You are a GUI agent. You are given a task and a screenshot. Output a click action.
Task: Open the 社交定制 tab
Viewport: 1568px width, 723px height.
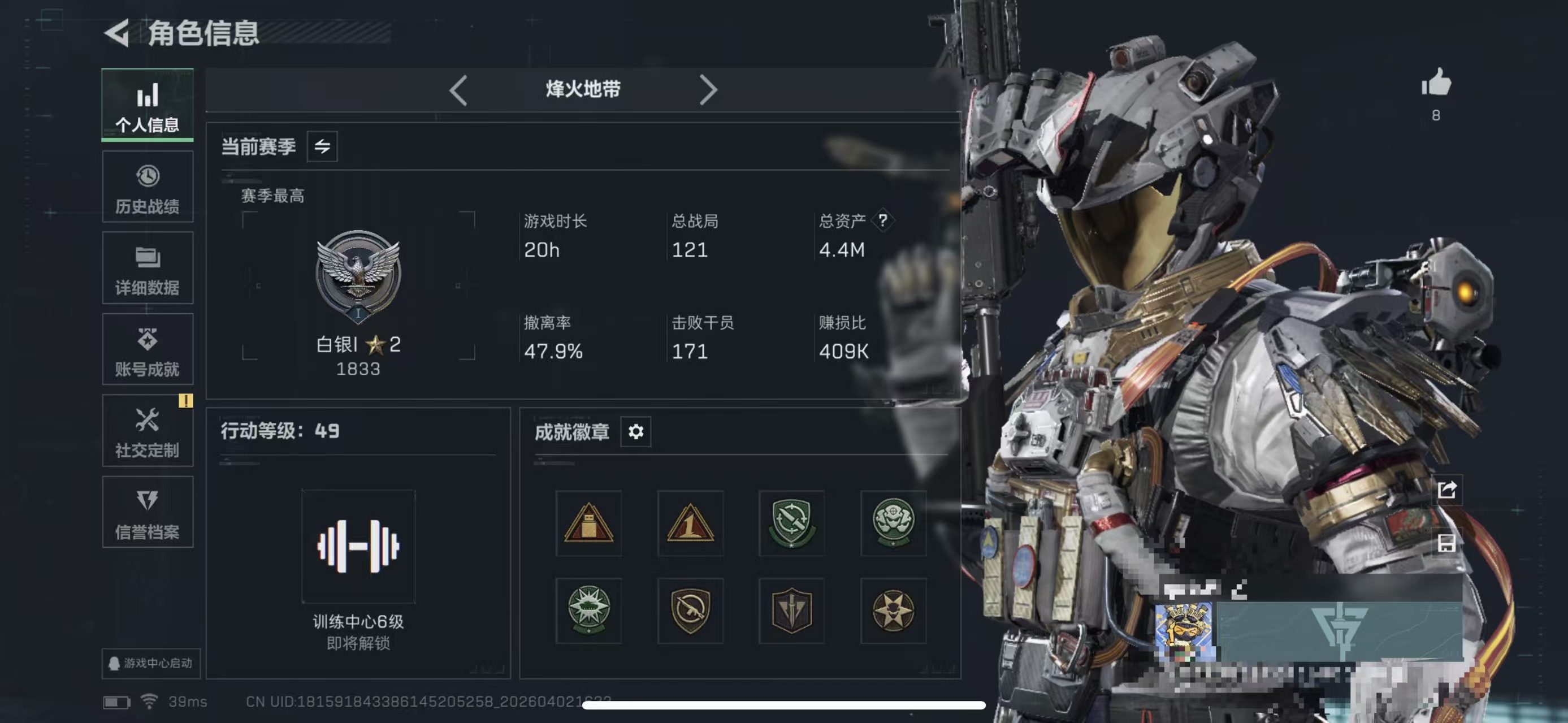pos(148,431)
